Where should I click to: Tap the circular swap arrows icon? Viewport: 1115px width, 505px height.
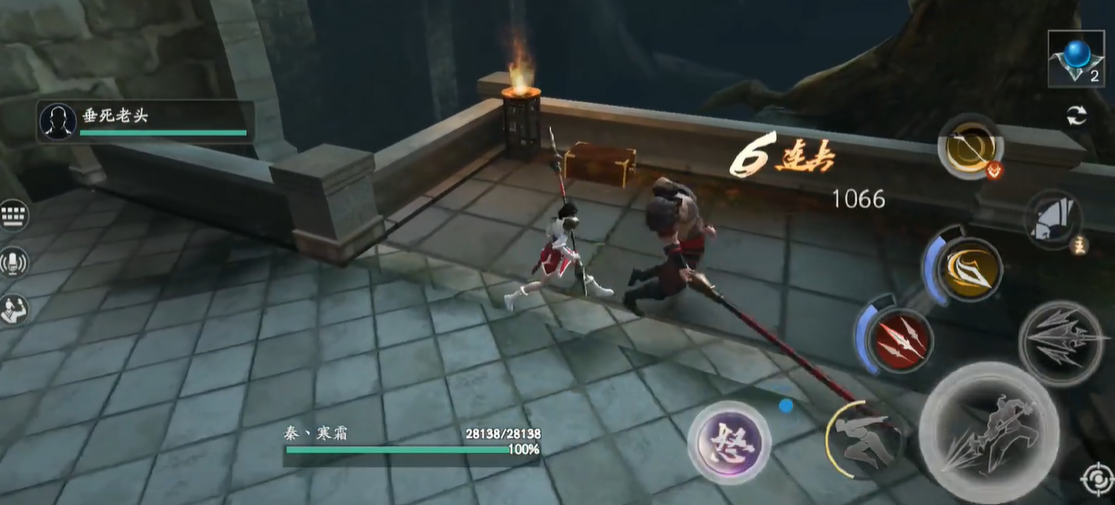point(1077,115)
